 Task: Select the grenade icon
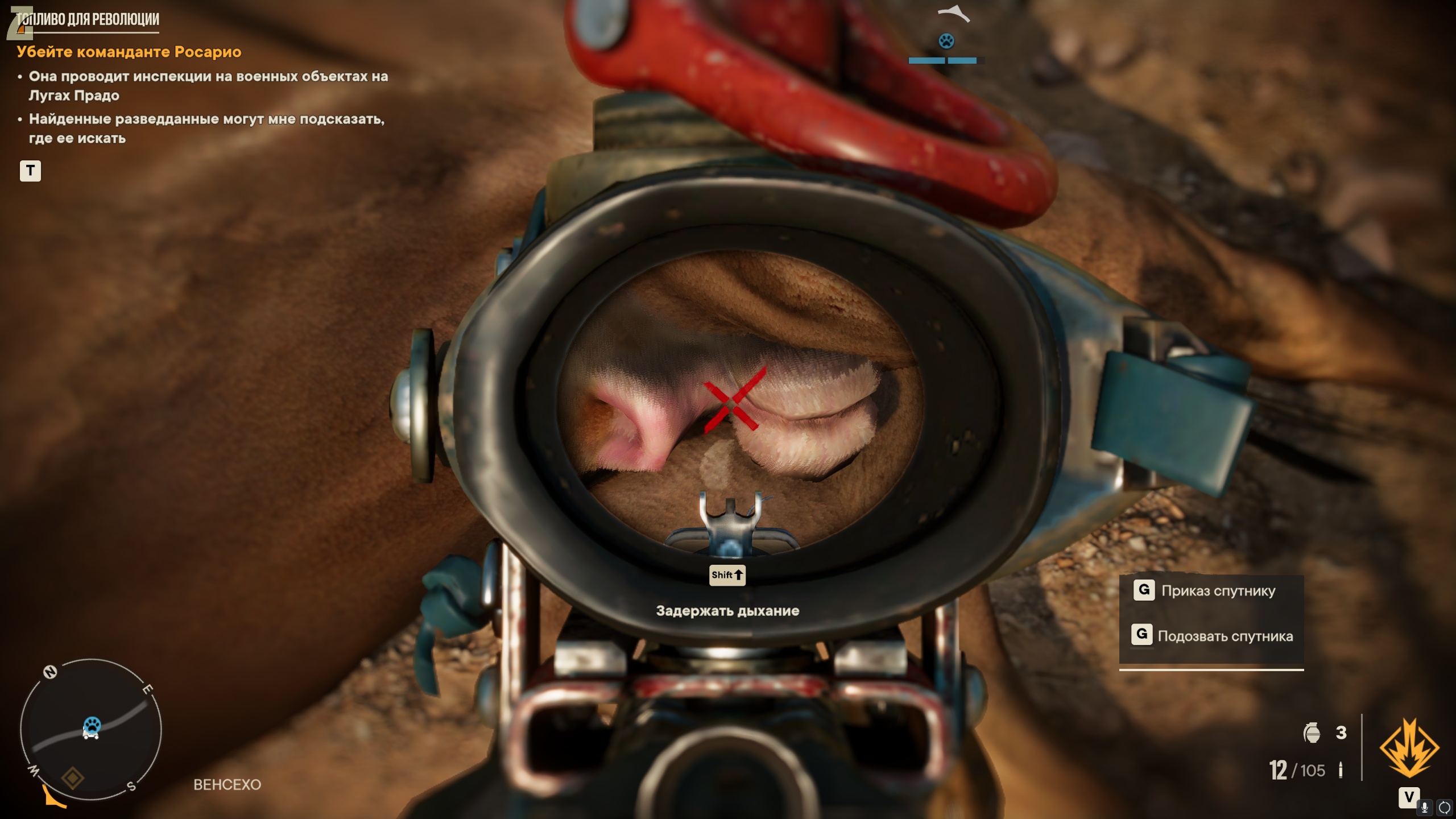pos(1312,733)
